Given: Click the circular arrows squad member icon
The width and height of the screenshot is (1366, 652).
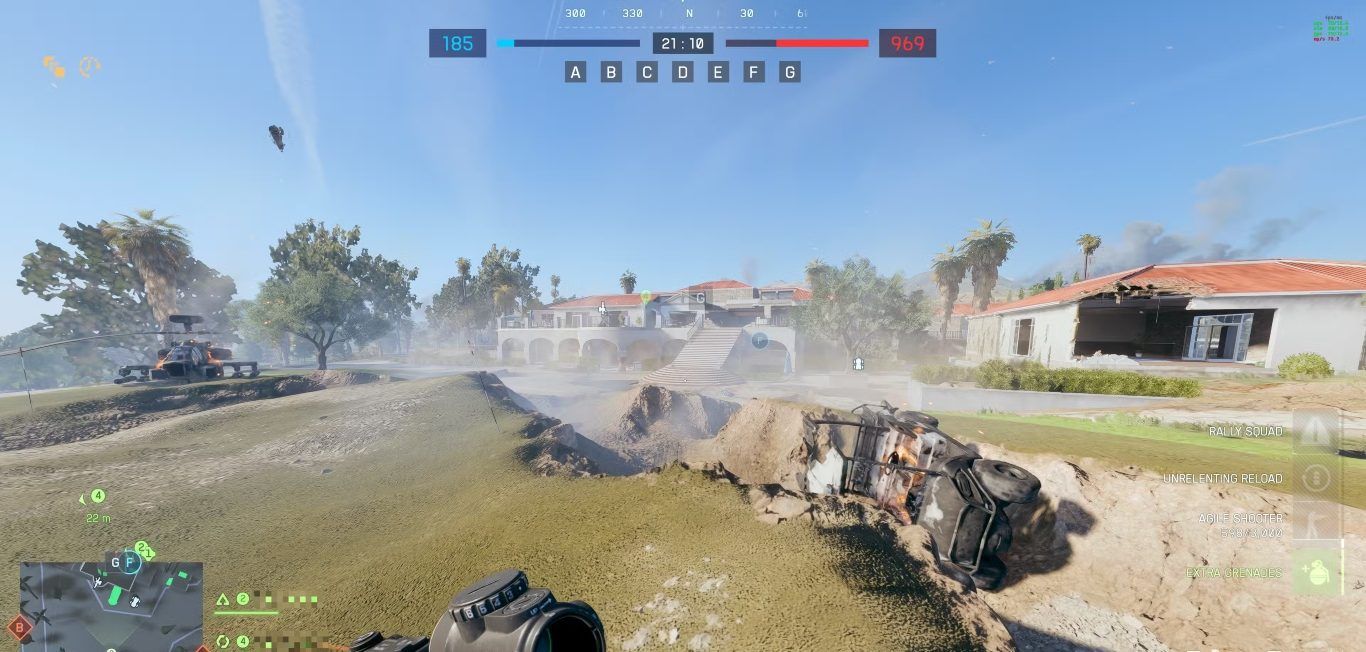Looking at the screenshot, I should (x=223, y=641).
